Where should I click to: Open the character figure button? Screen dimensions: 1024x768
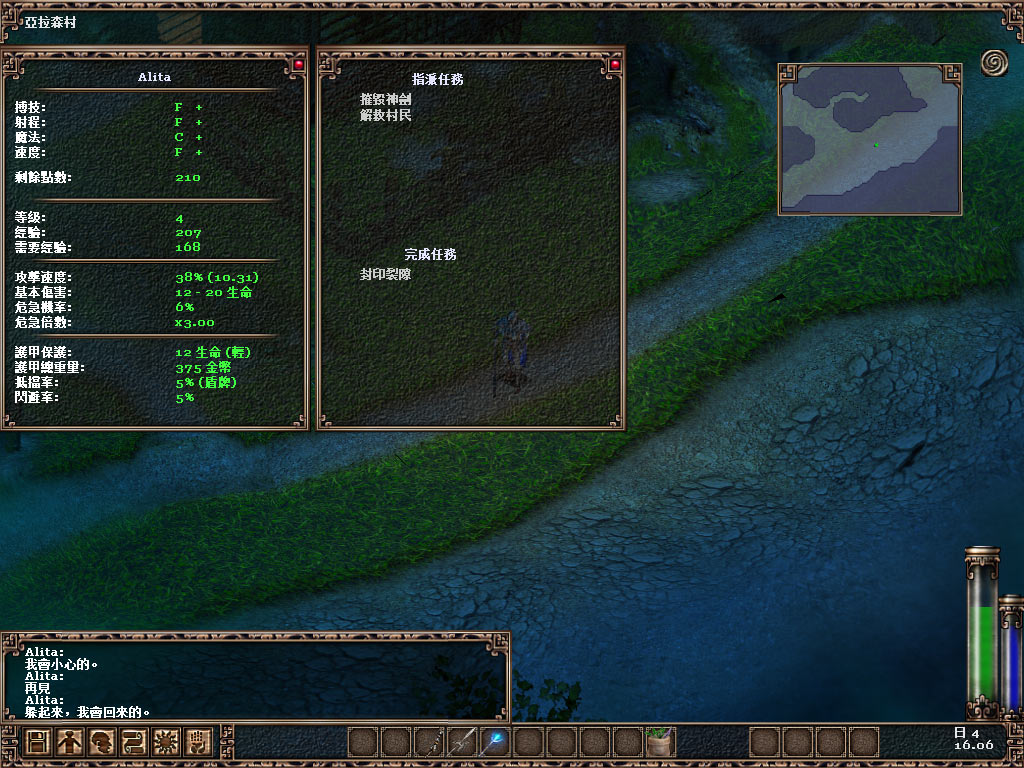pyautogui.click(x=69, y=742)
